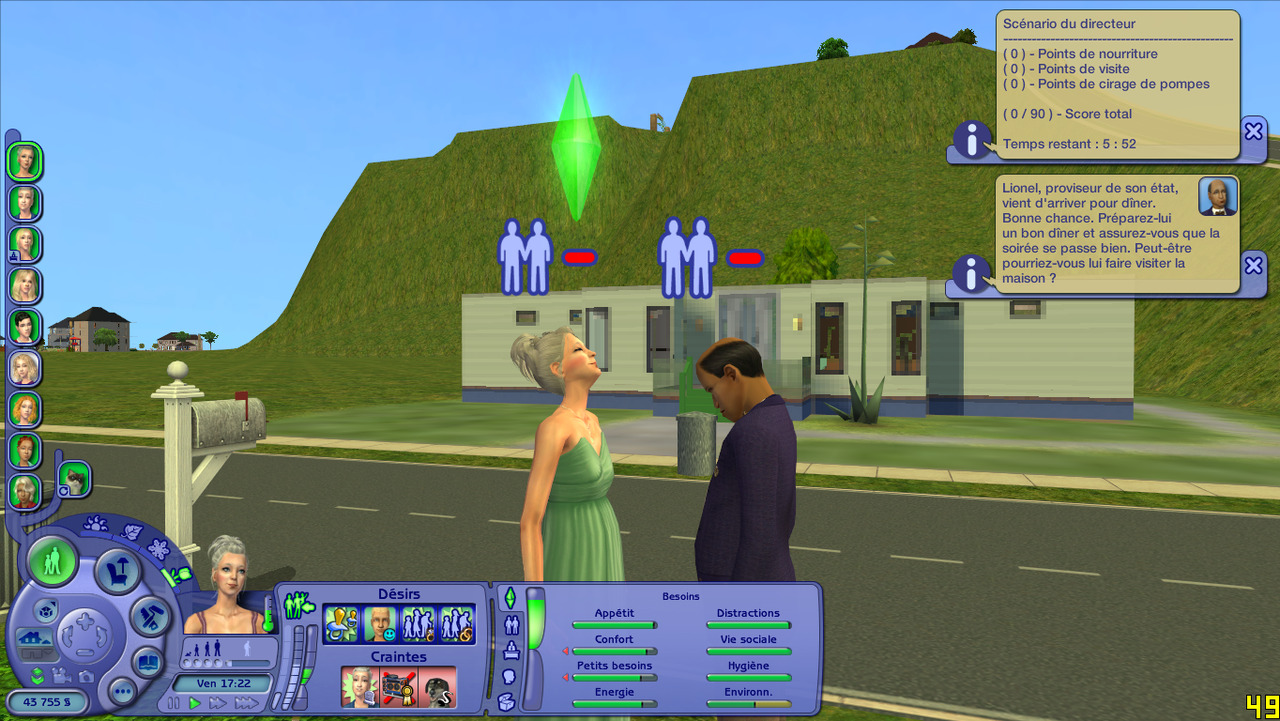Open the Relationships panel tab
The width and height of the screenshot is (1280, 721).
[x=511, y=625]
